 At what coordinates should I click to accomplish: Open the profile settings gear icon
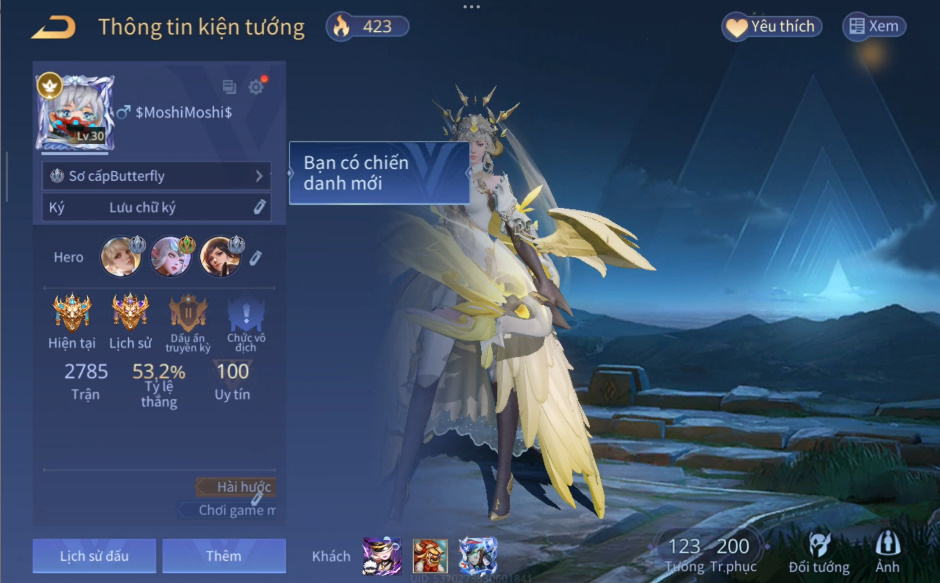click(x=256, y=87)
